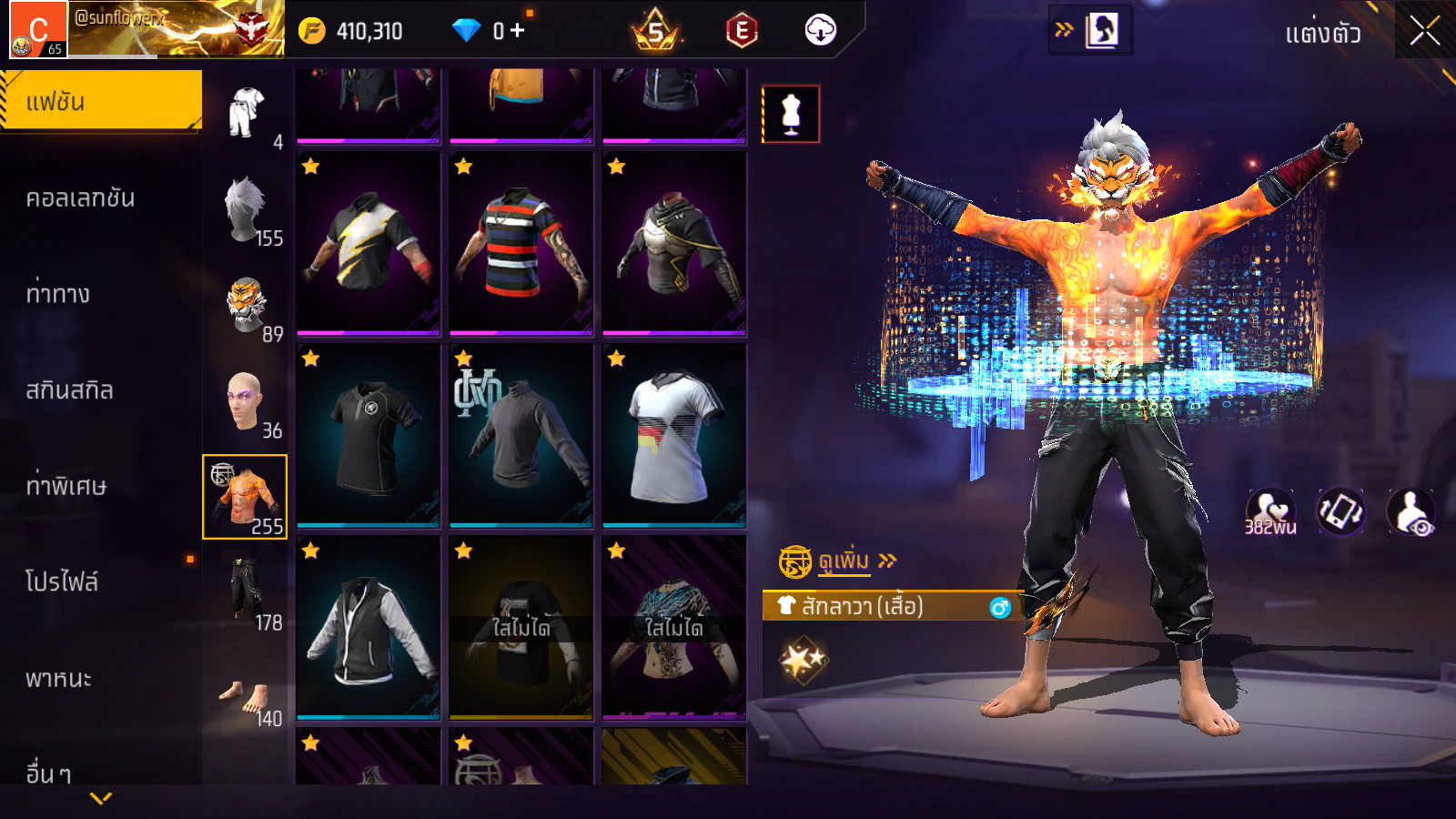Go to the ท่าพิเศษ special pose tab
Viewport: 1456px width, 819px height.
click(x=66, y=486)
